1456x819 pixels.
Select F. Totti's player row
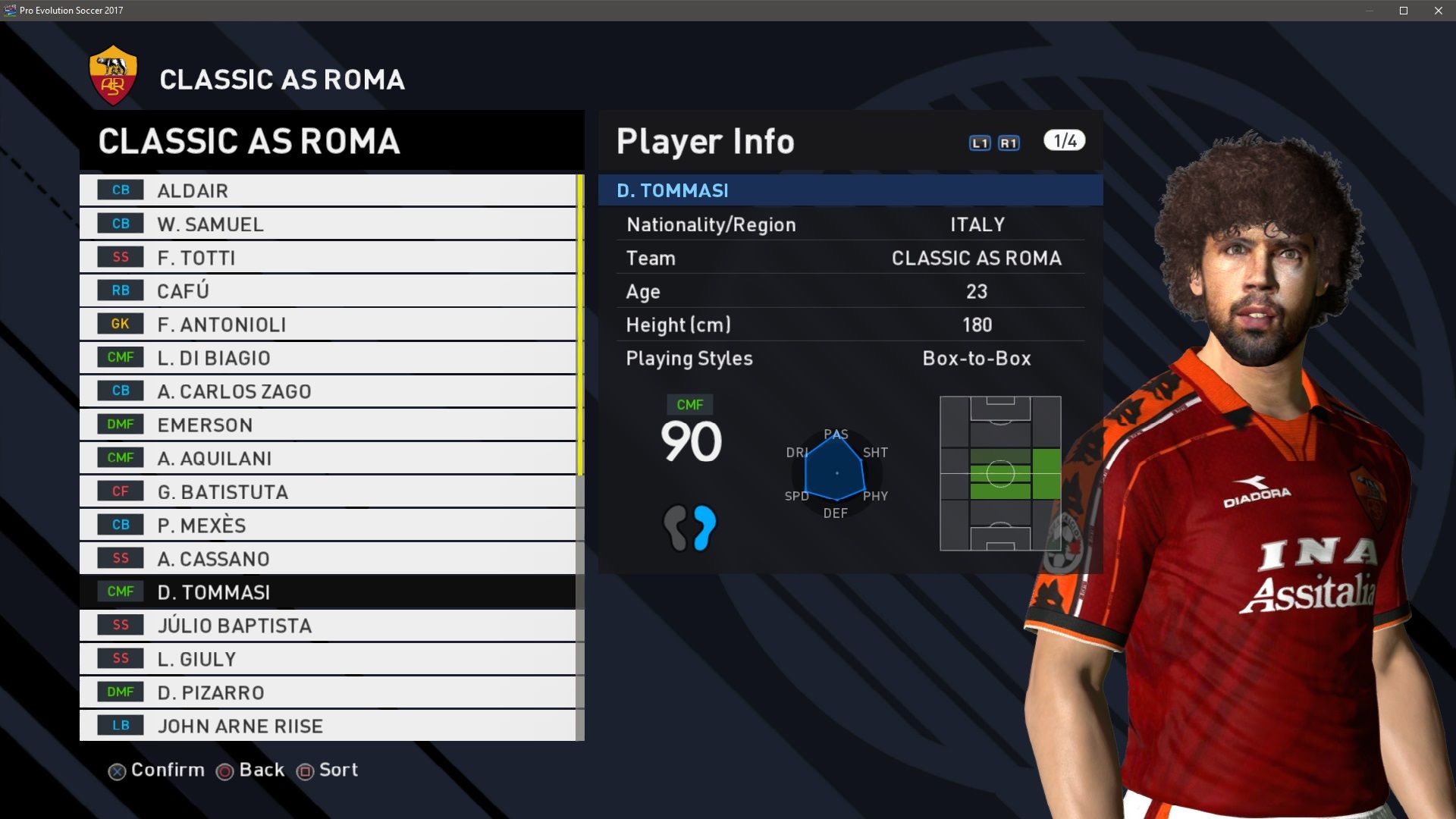(327, 257)
